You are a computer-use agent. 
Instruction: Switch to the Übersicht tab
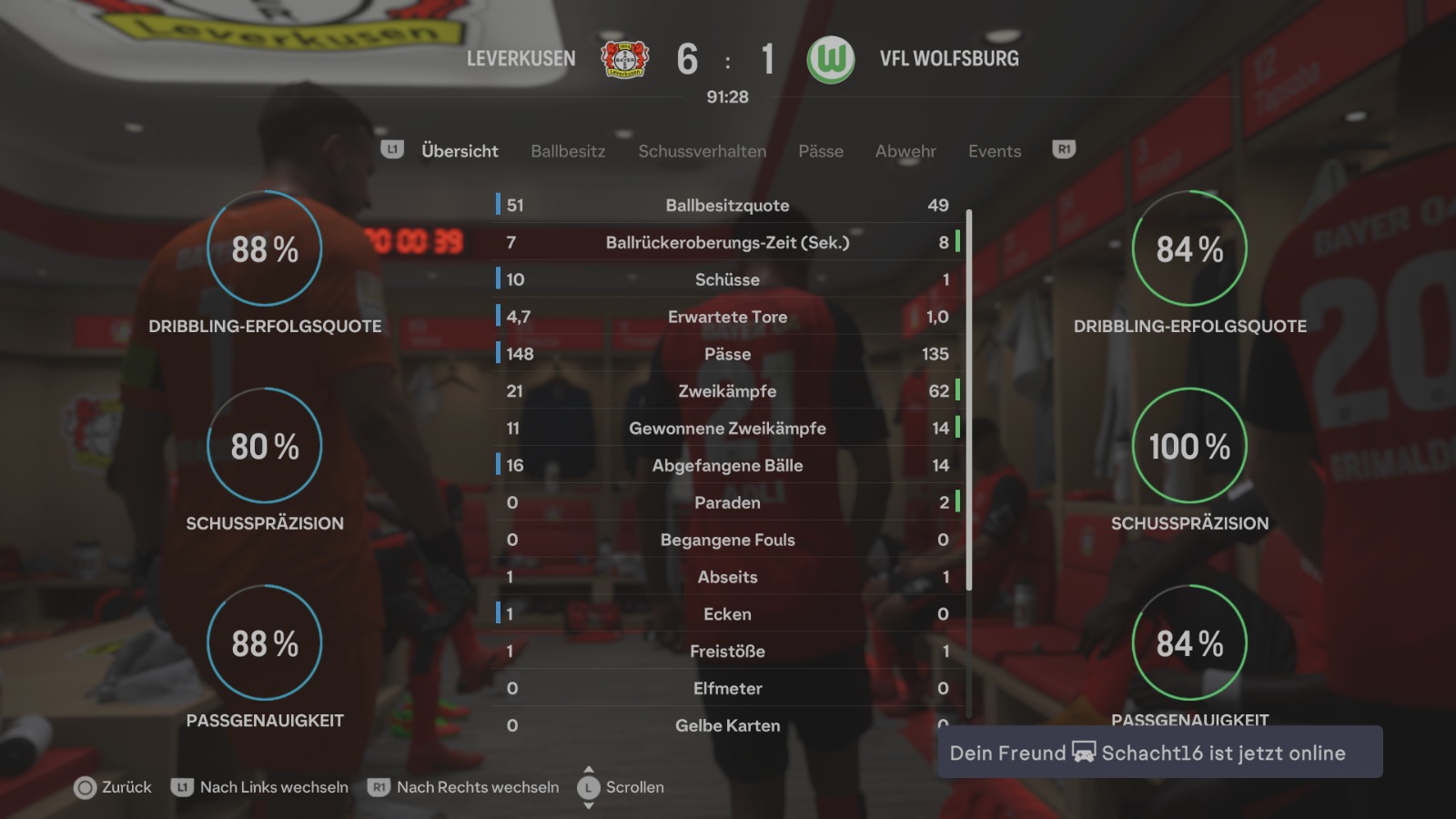460,151
